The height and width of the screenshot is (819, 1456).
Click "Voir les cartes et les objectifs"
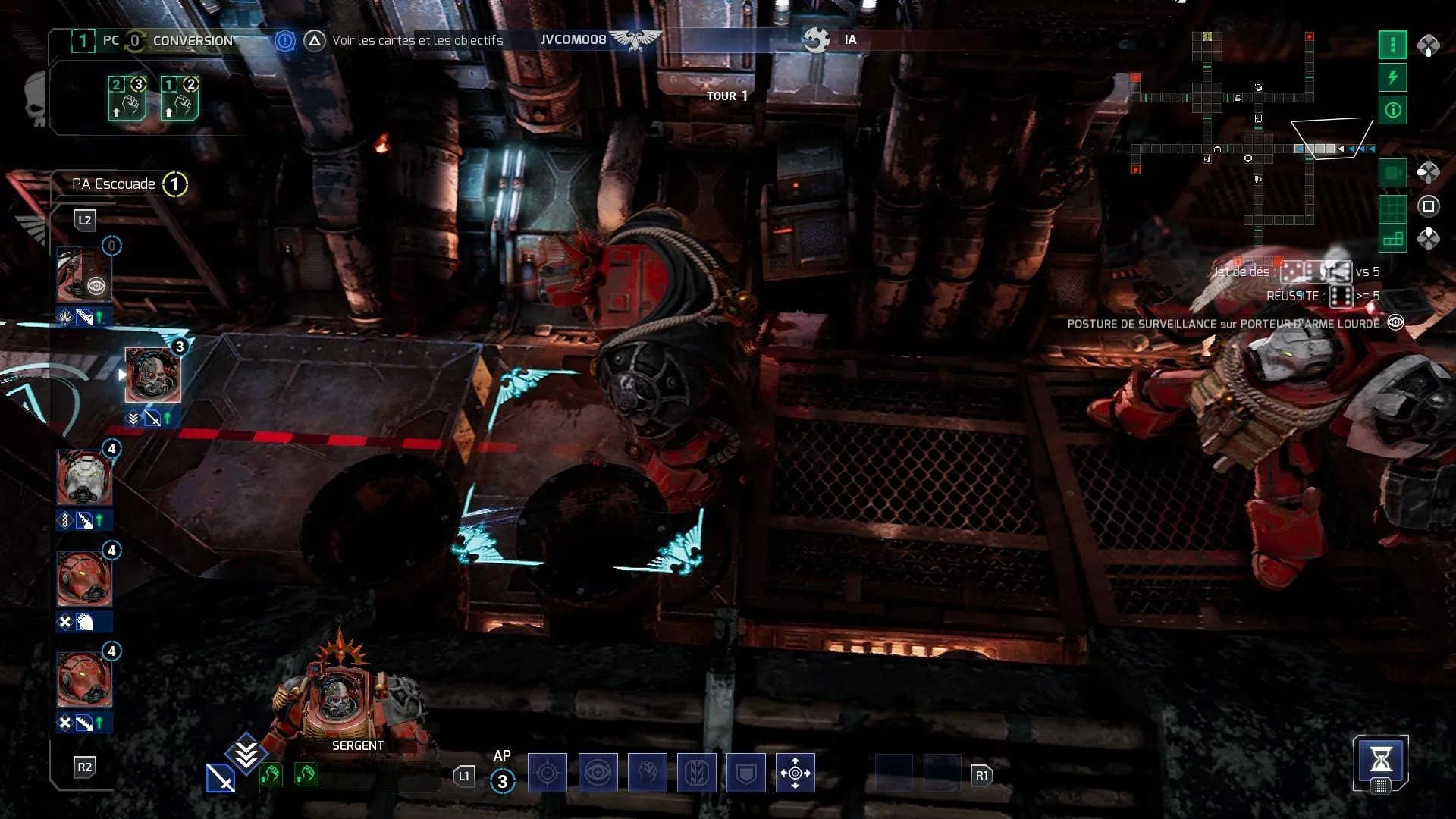[x=416, y=41]
